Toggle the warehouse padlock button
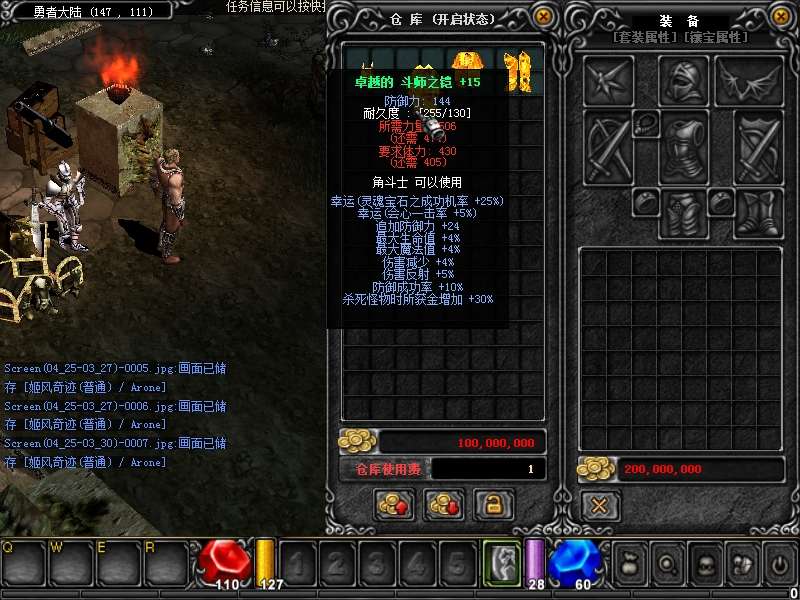Screen dimensions: 800x600 (493, 505)
